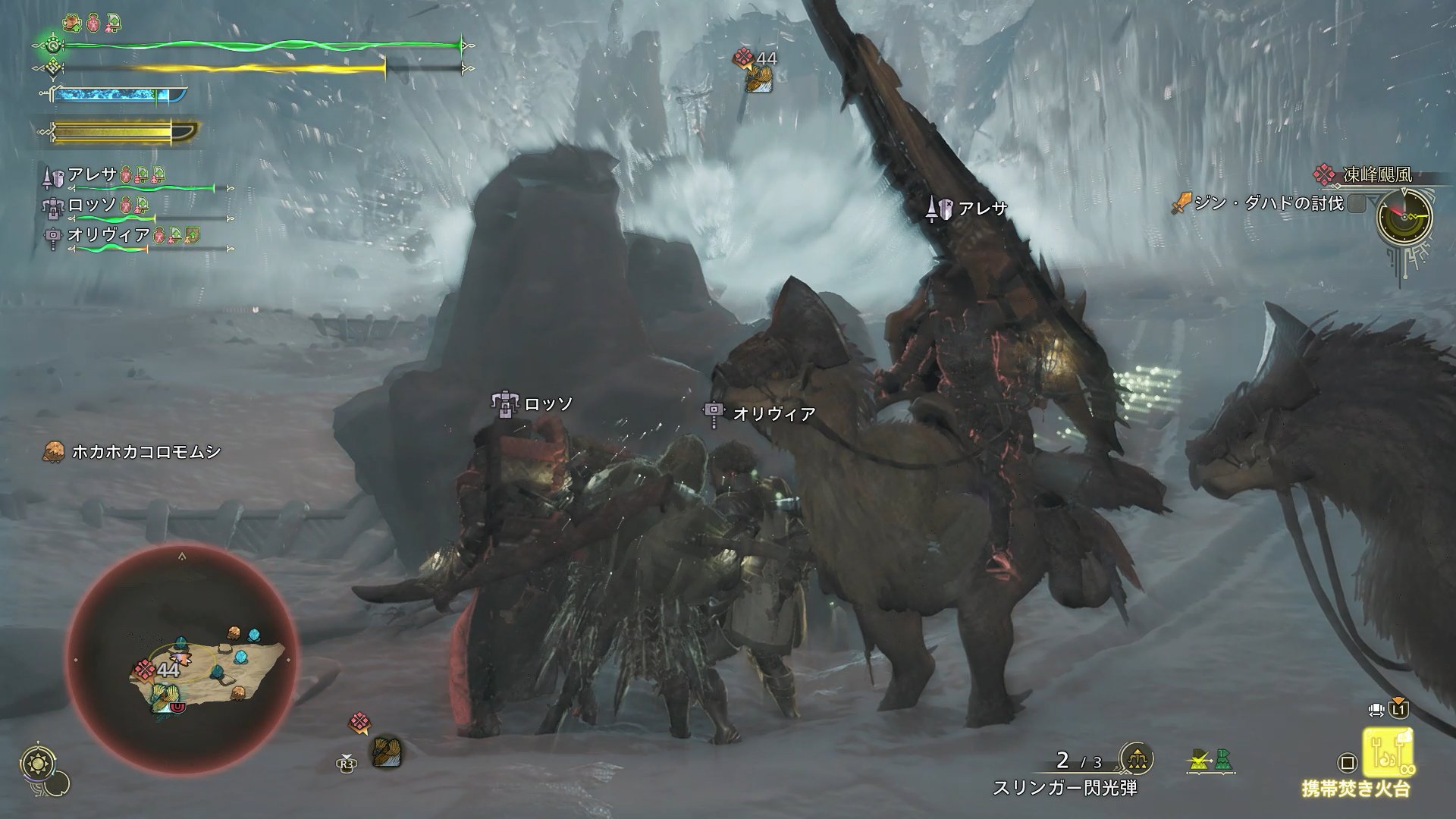Click the 凍峰颶風 area name label

[1376, 175]
